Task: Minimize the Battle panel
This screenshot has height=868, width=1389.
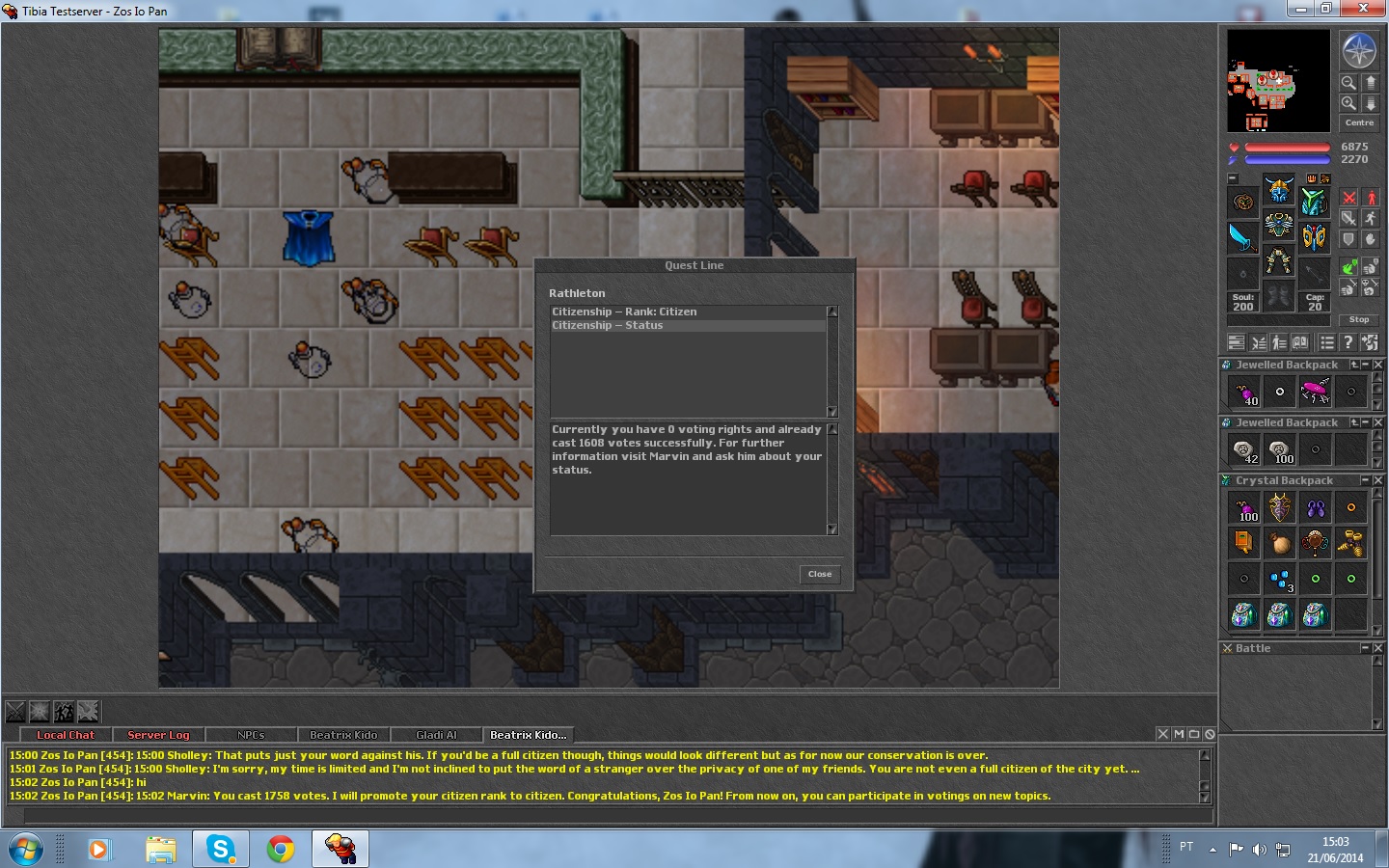Action: point(1365,648)
